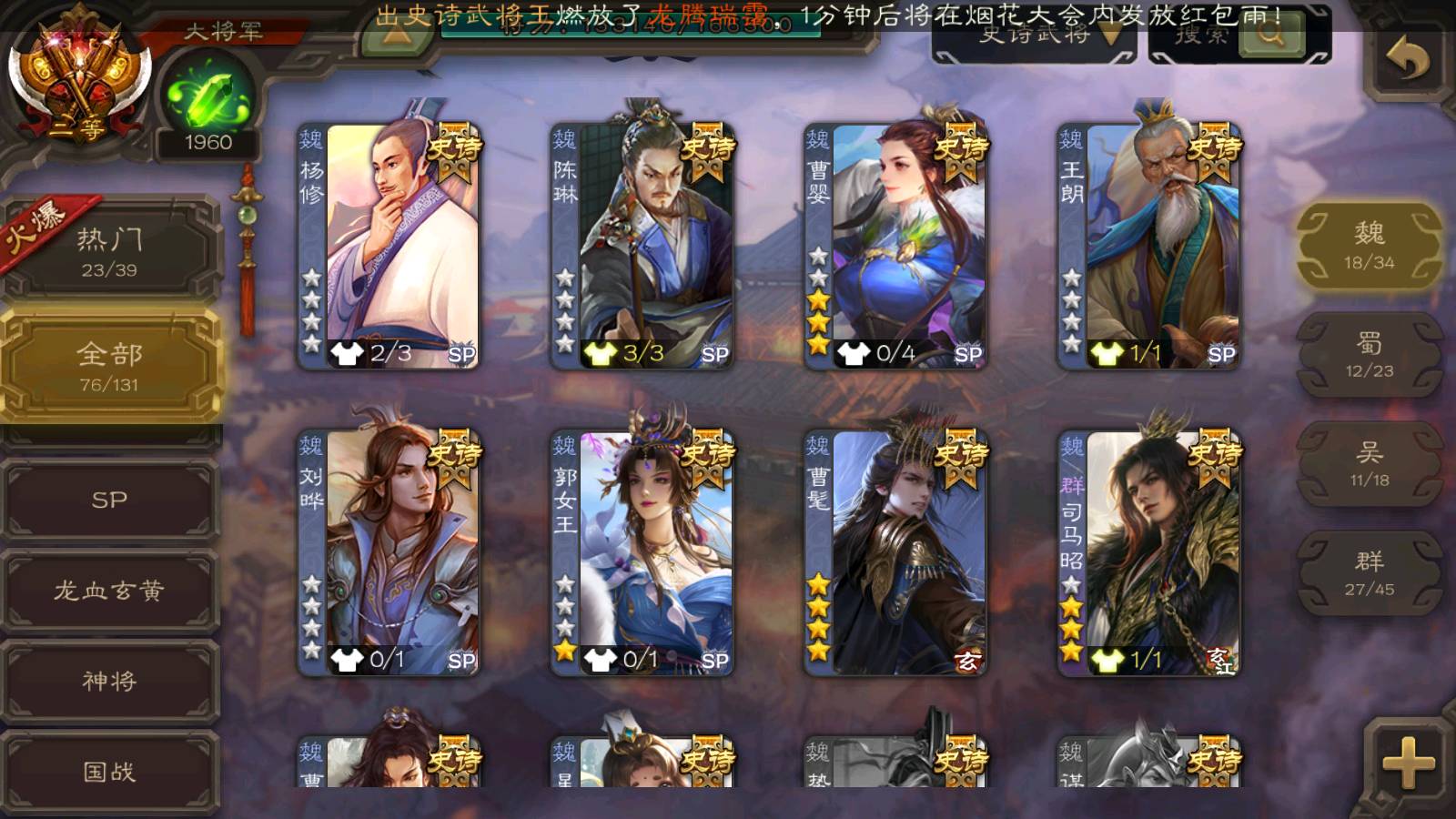The width and height of the screenshot is (1456, 819).
Task: Click the golden plus button
Action: (1407, 763)
